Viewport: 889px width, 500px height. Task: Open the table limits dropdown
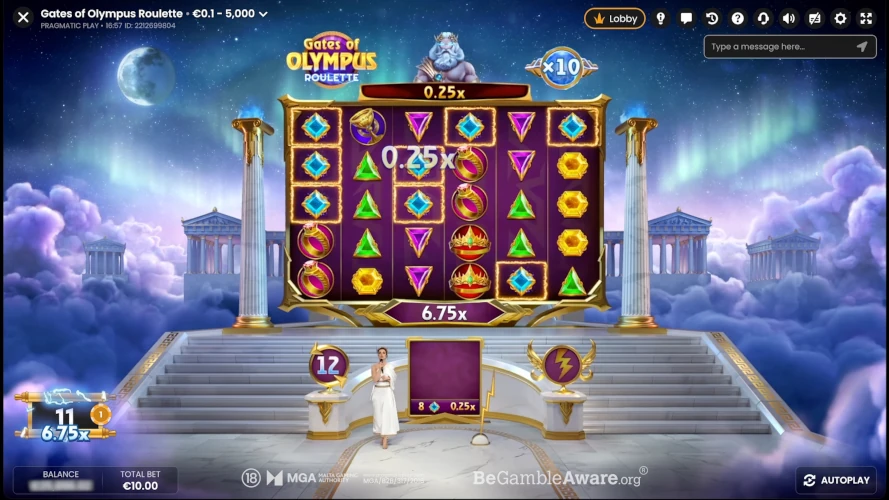tap(263, 15)
